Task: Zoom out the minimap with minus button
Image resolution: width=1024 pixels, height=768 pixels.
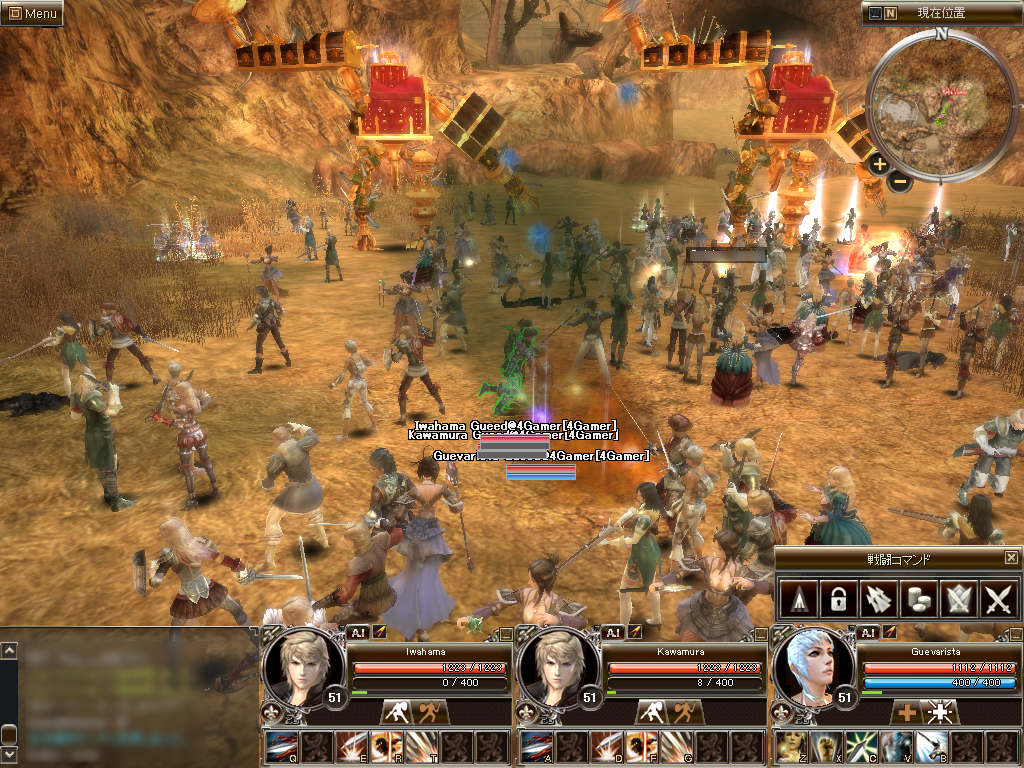Action: pos(900,181)
